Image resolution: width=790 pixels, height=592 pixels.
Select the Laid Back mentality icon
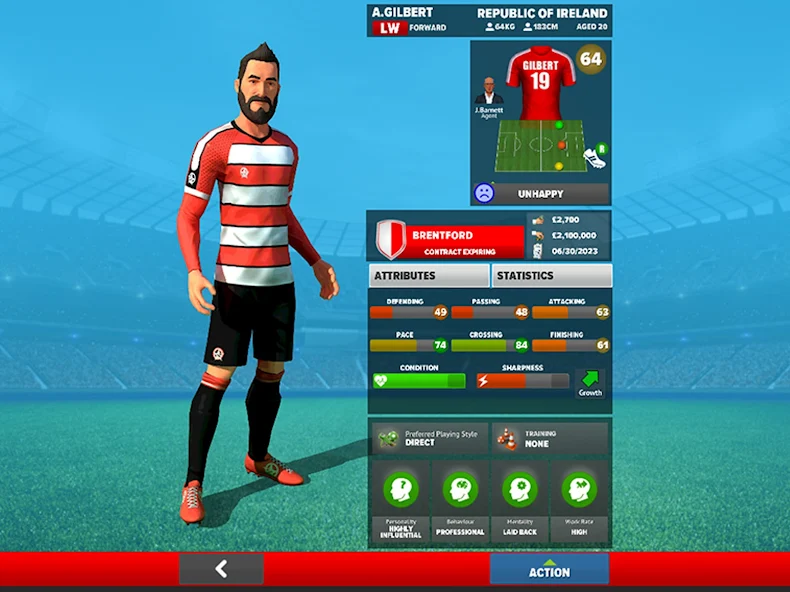coord(520,489)
